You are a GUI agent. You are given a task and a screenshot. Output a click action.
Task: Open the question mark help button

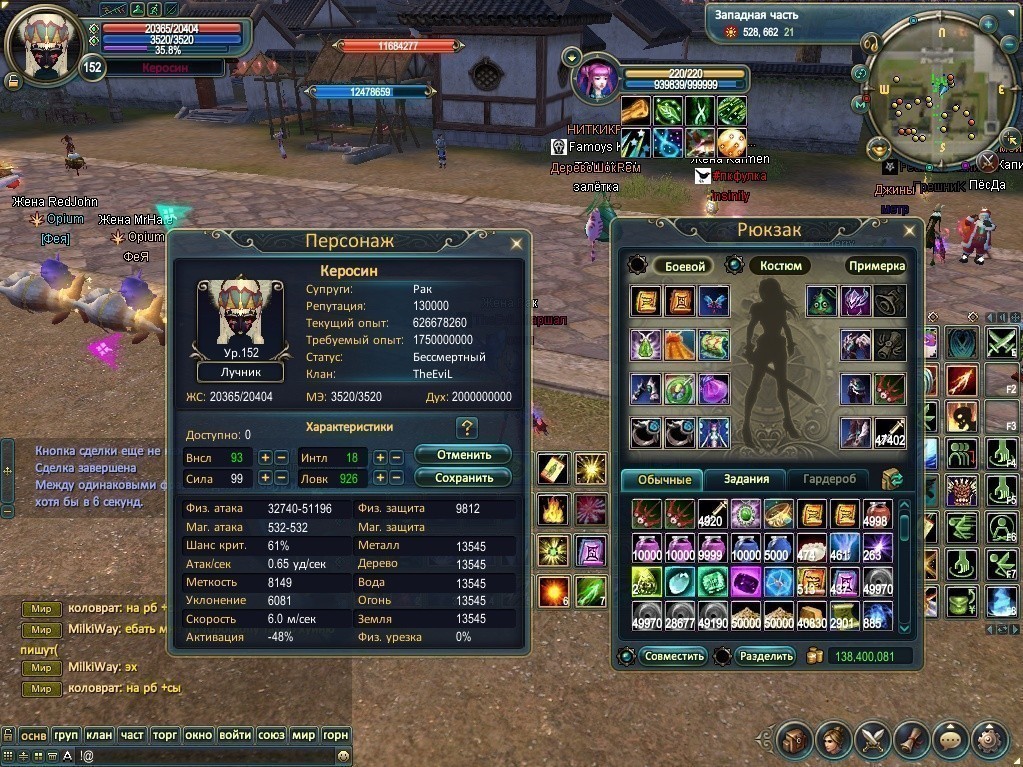click(465, 428)
